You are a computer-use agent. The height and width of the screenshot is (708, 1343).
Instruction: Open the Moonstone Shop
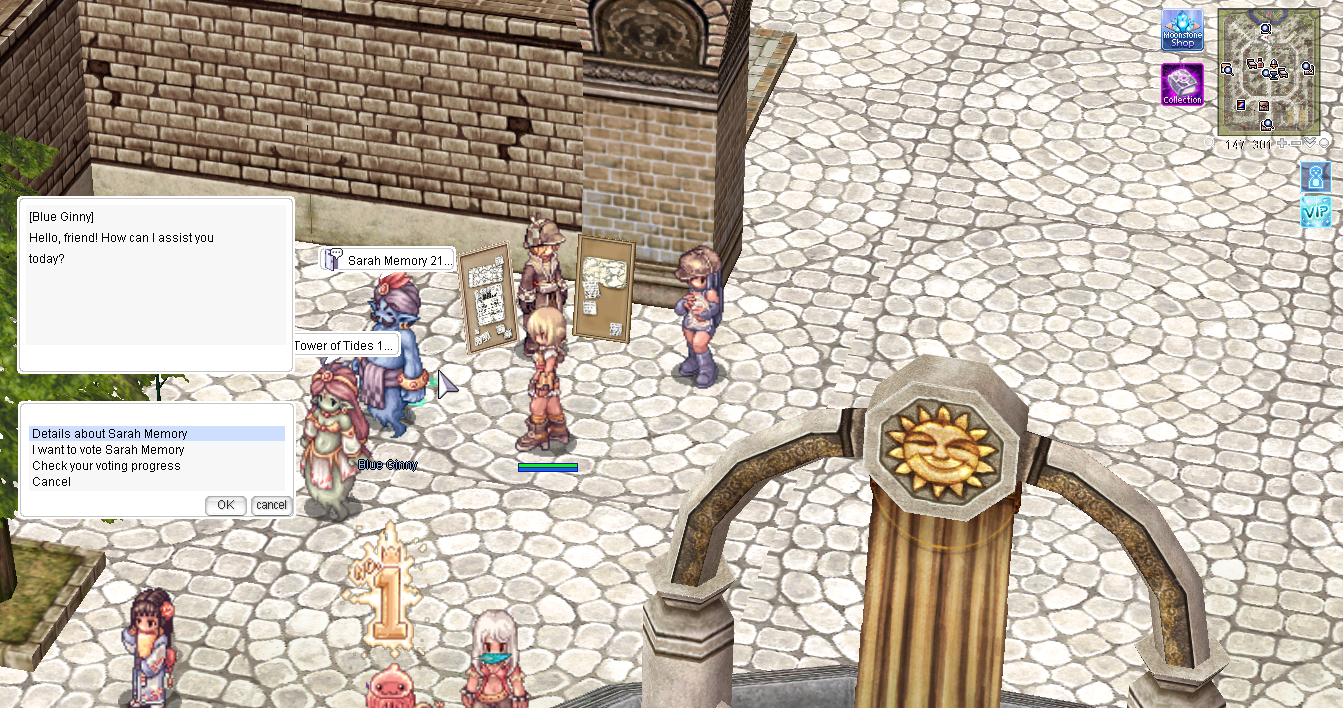click(x=1182, y=30)
